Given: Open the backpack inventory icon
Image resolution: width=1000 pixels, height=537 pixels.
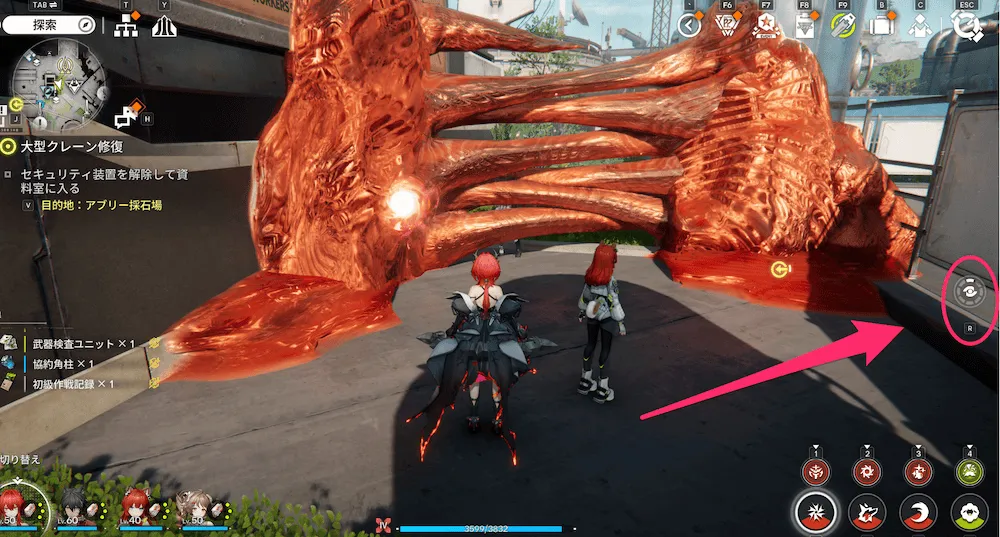Looking at the screenshot, I should (881, 26).
